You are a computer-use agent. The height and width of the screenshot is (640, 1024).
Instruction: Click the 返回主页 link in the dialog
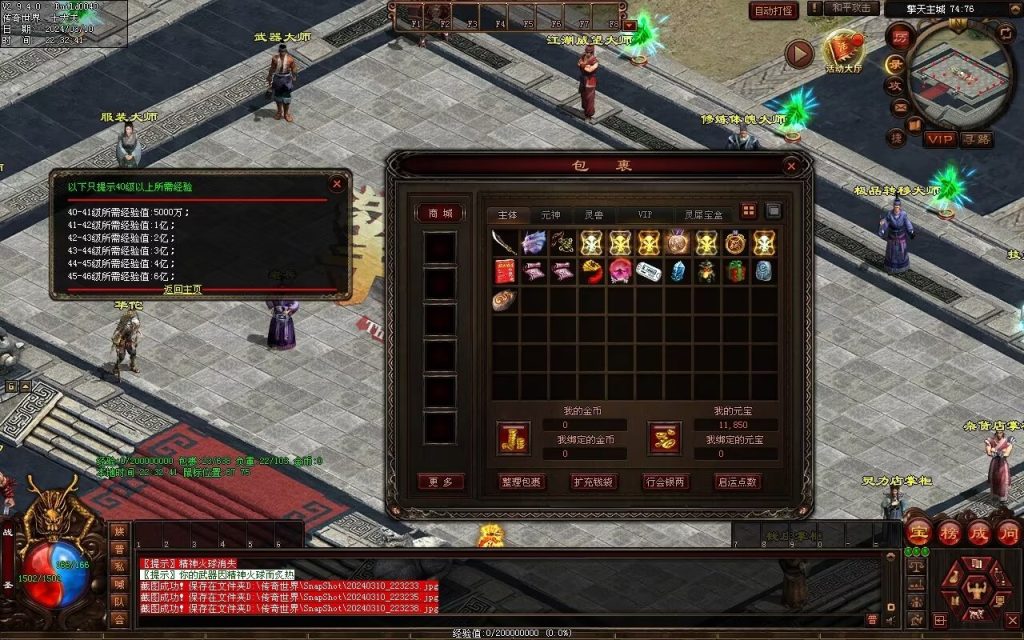[183, 289]
